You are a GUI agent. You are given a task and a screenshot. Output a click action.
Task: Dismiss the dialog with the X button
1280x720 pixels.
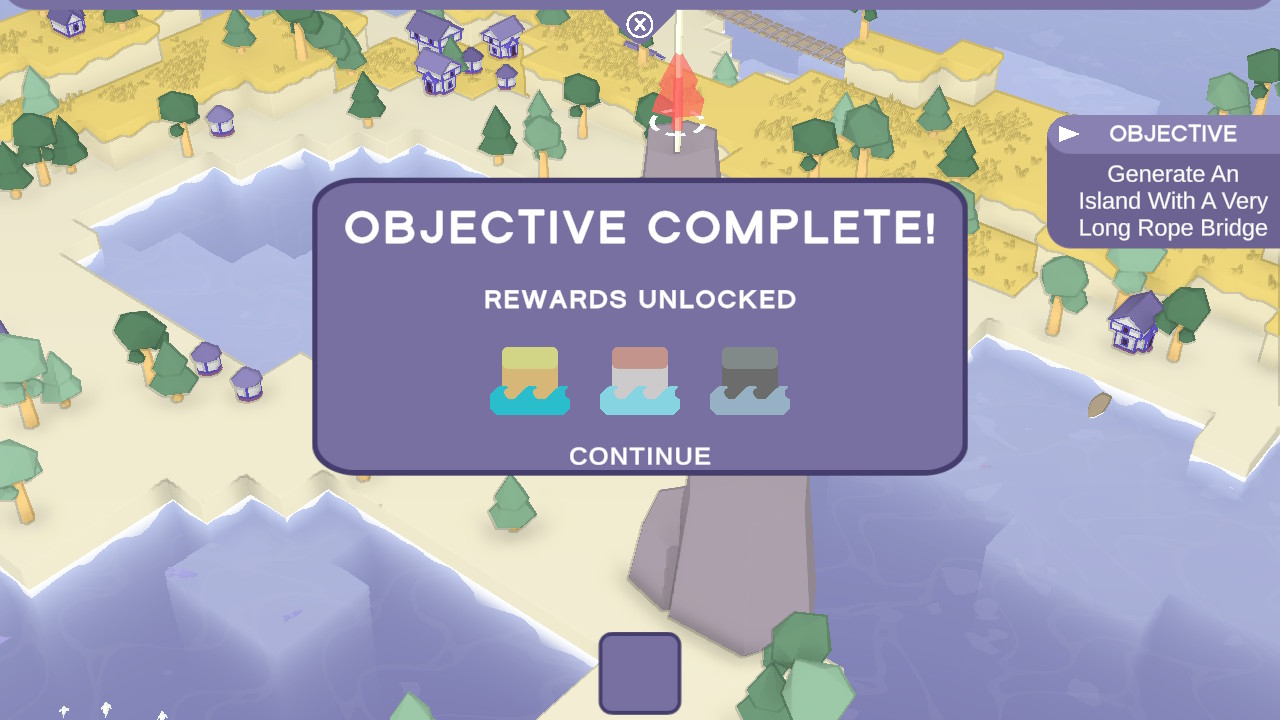pyautogui.click(x=639, y=25)
